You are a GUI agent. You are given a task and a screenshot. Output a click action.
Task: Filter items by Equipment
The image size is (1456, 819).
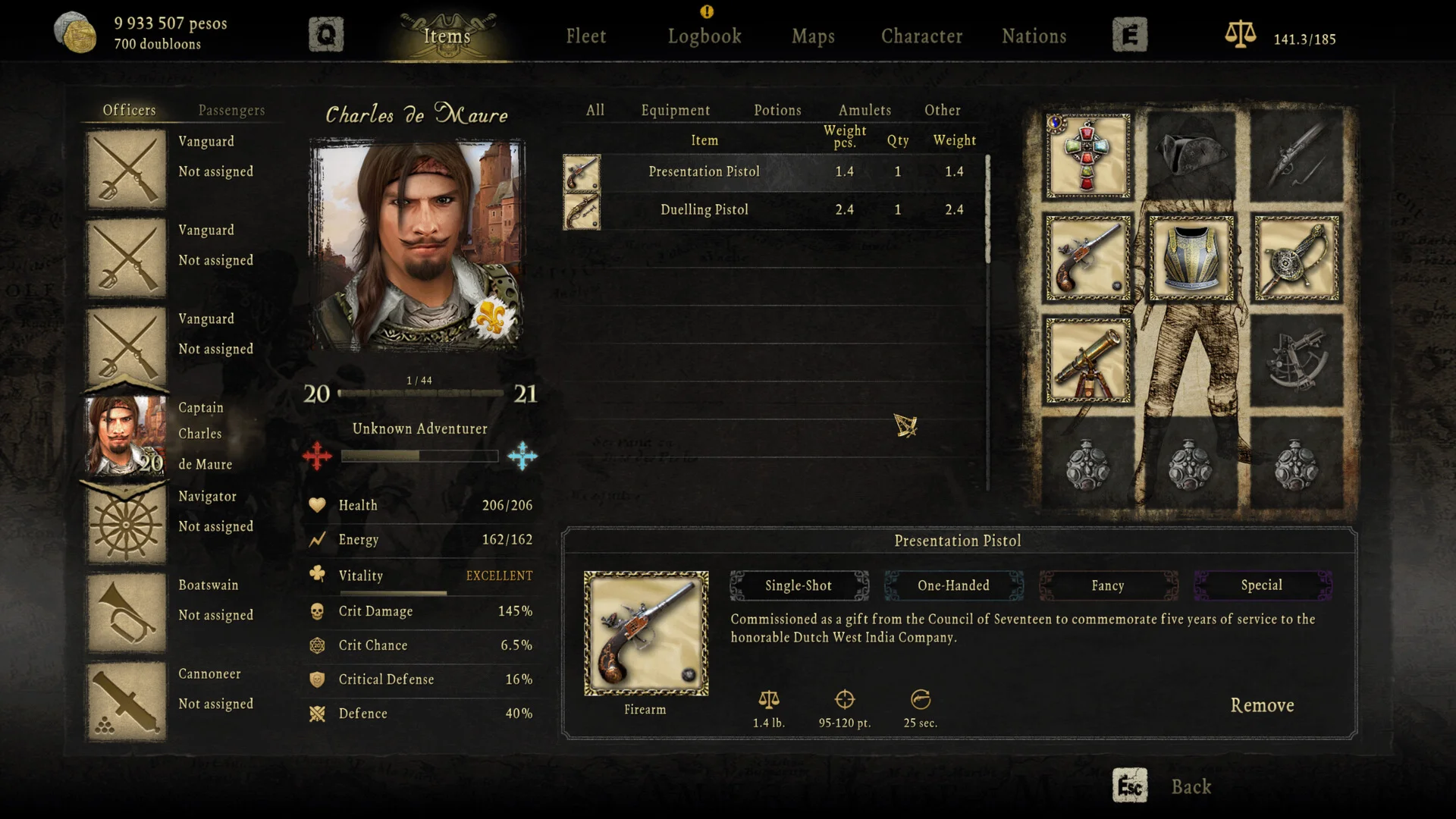click(675, 110)
